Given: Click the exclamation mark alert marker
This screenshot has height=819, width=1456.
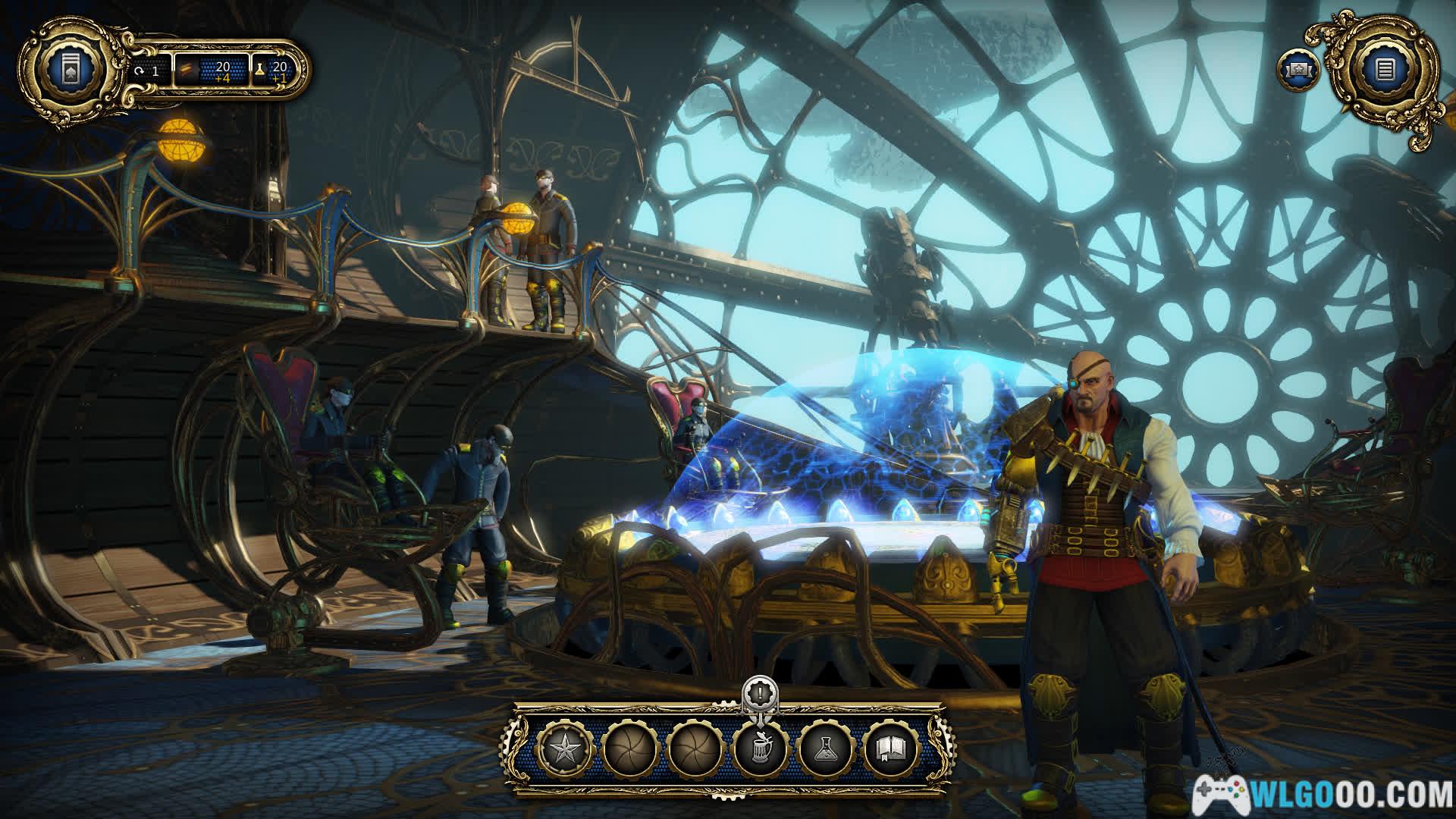Looking at the screenshot, I should tap(758, 693).
